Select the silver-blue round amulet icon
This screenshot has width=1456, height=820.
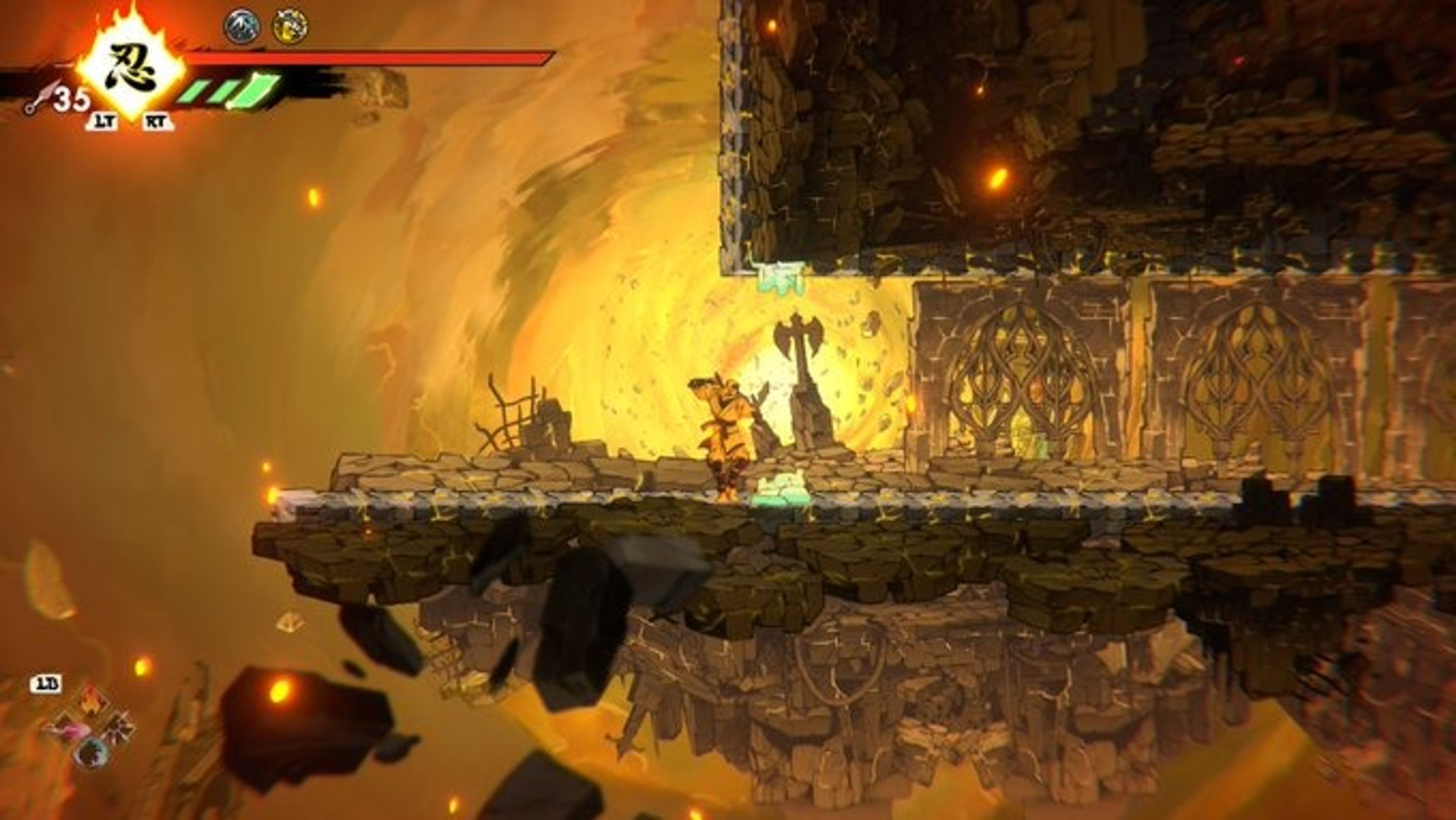[242, 26]
